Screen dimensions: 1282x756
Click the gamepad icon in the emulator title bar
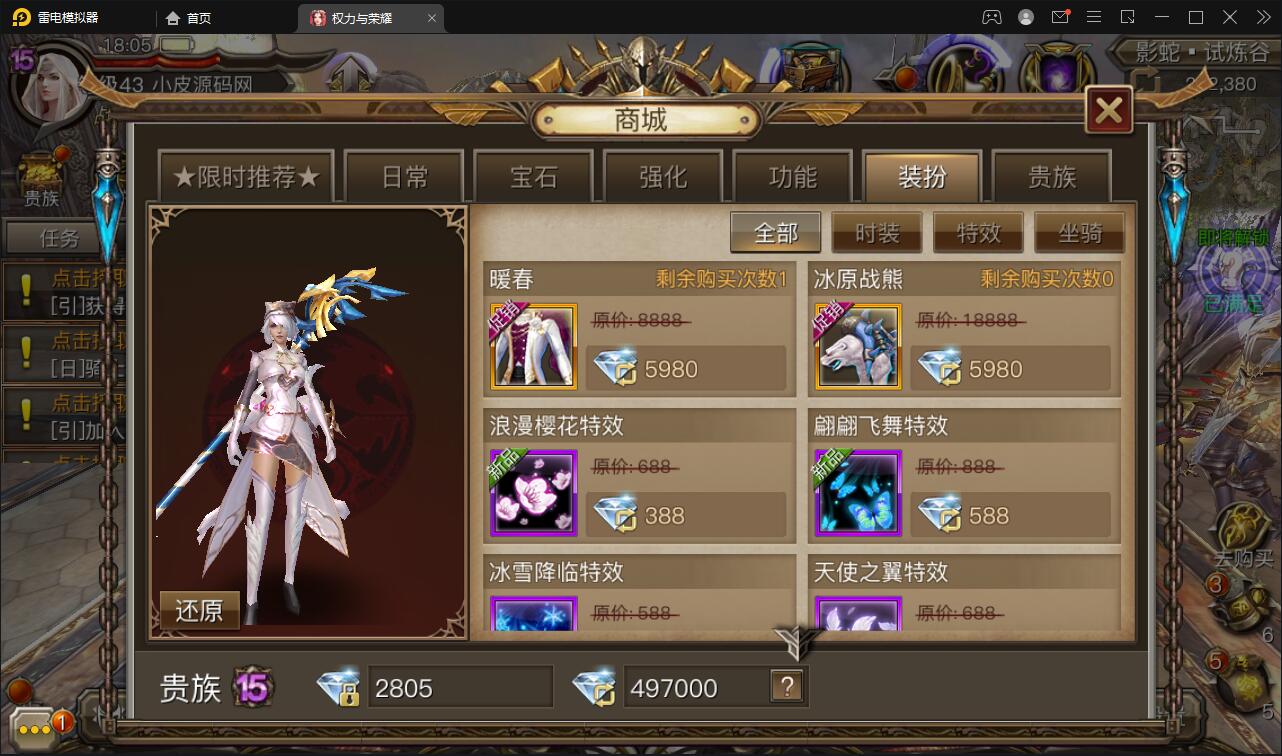(992, 17)
